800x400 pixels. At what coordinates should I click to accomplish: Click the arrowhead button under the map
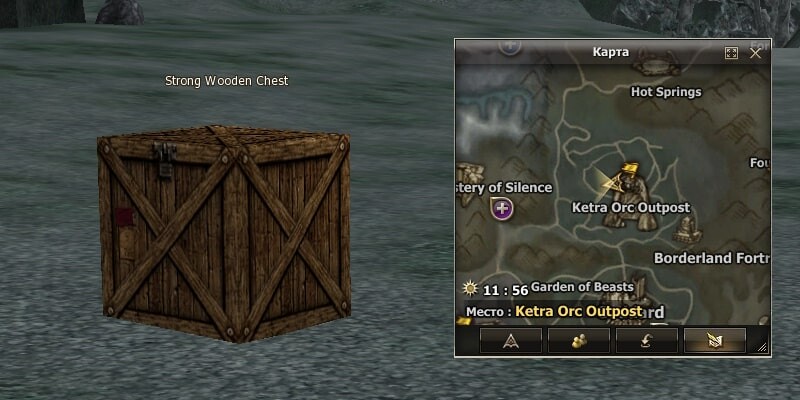(x=510, y=342)
